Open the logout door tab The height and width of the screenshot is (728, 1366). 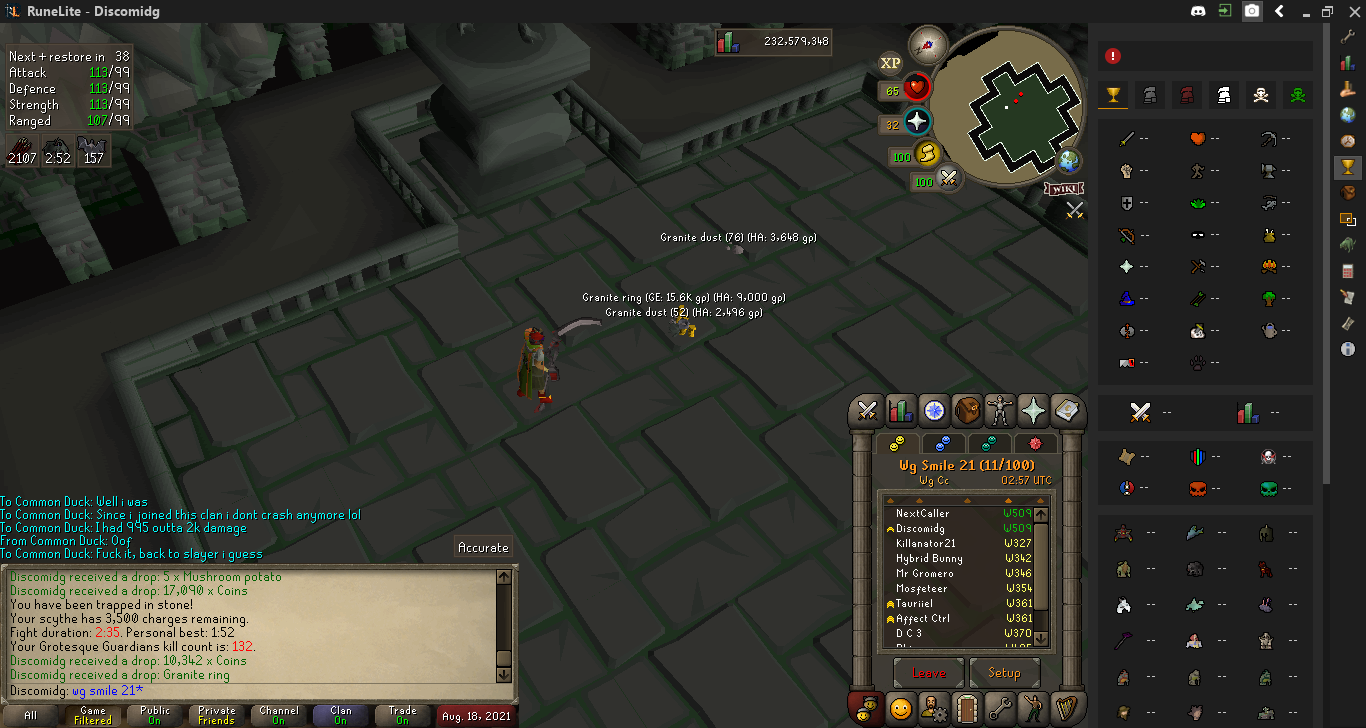[x=966, y=708]
